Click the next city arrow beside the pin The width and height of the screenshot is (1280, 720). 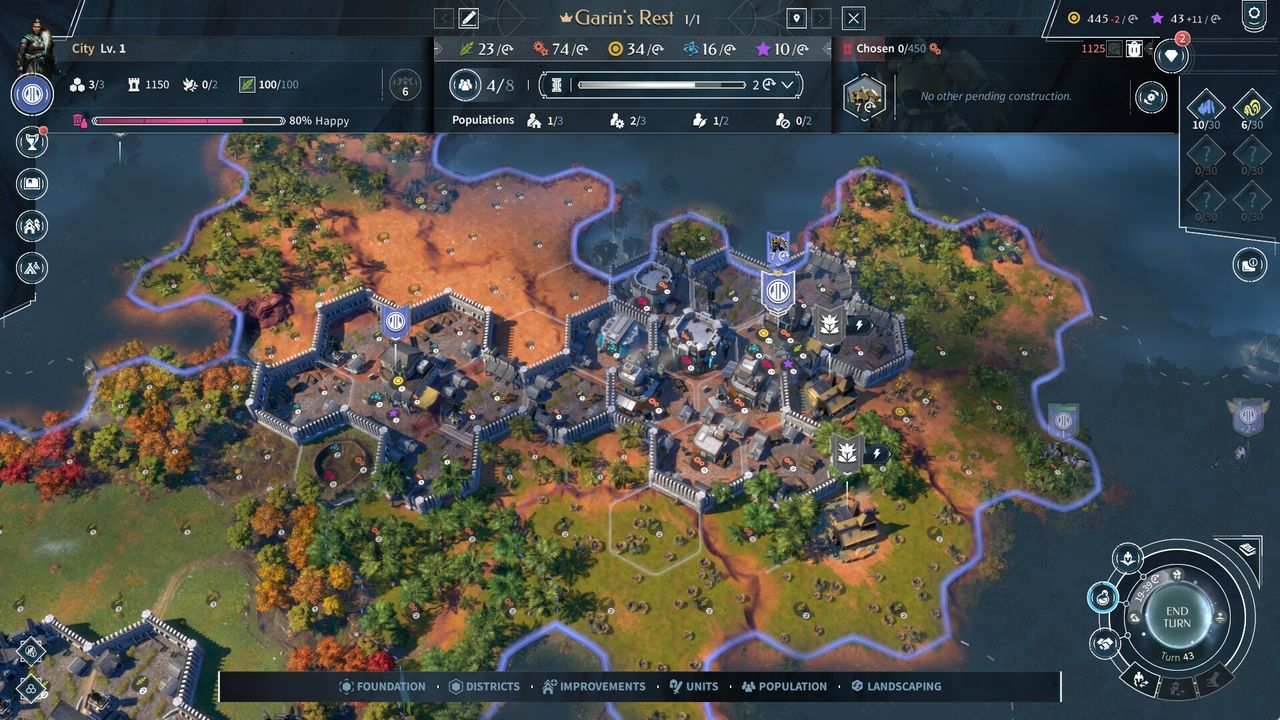coord(822,17)
